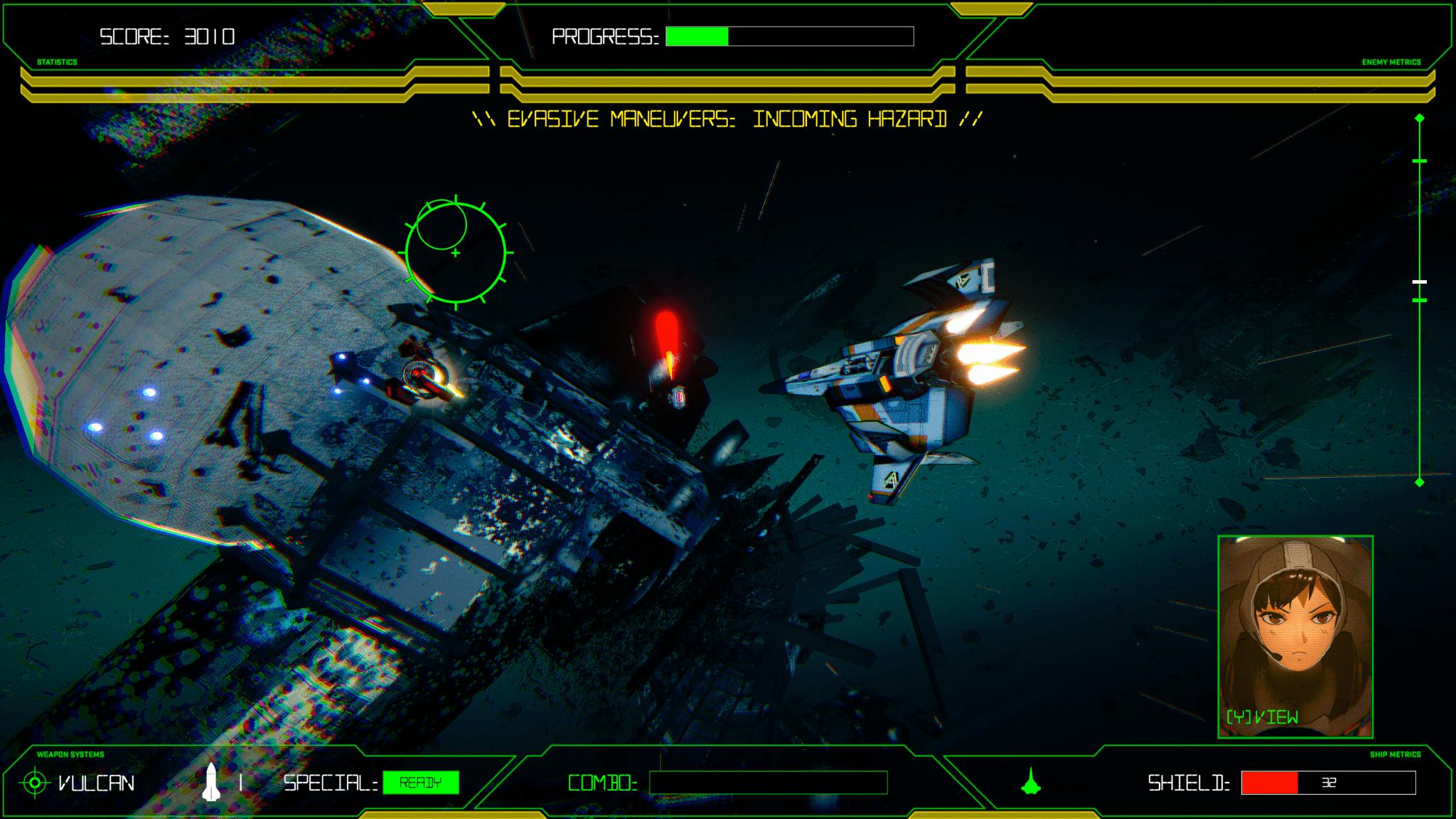Click the Weapon Systems label icon area
Screen dimensions: 1456x819
coord(69,754)
